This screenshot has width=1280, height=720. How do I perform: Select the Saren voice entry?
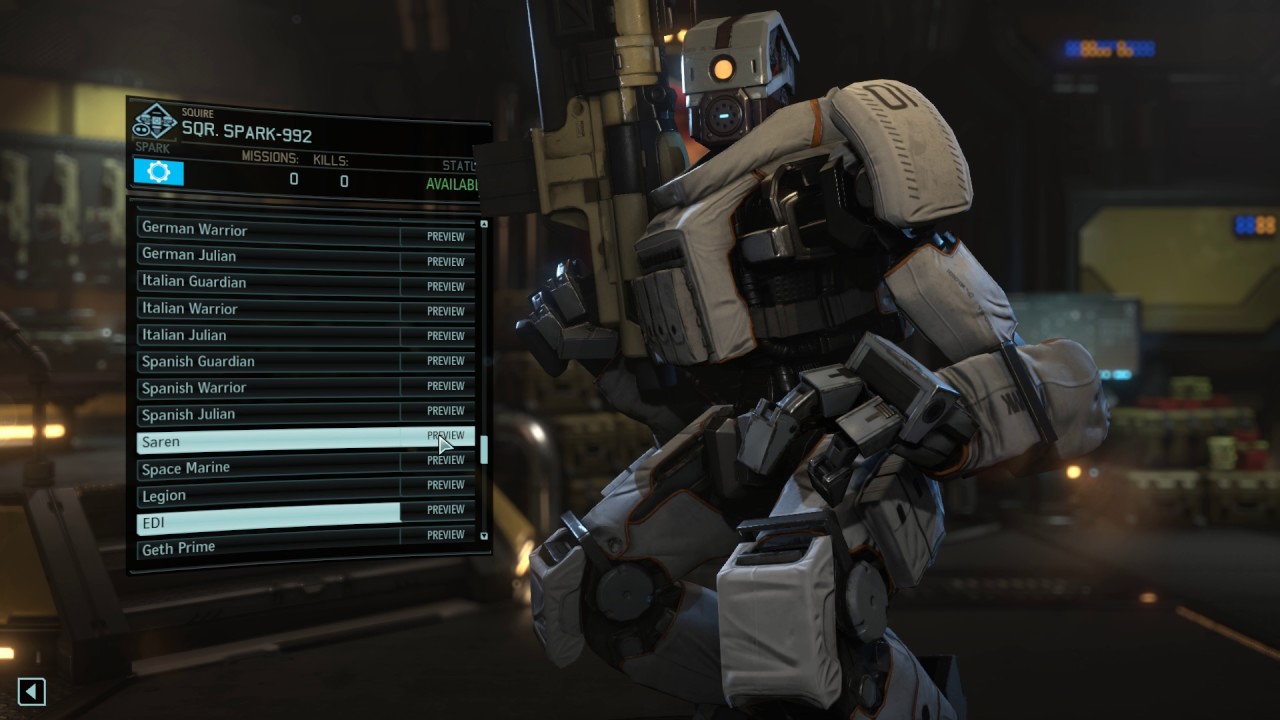[x=268, y=441]
